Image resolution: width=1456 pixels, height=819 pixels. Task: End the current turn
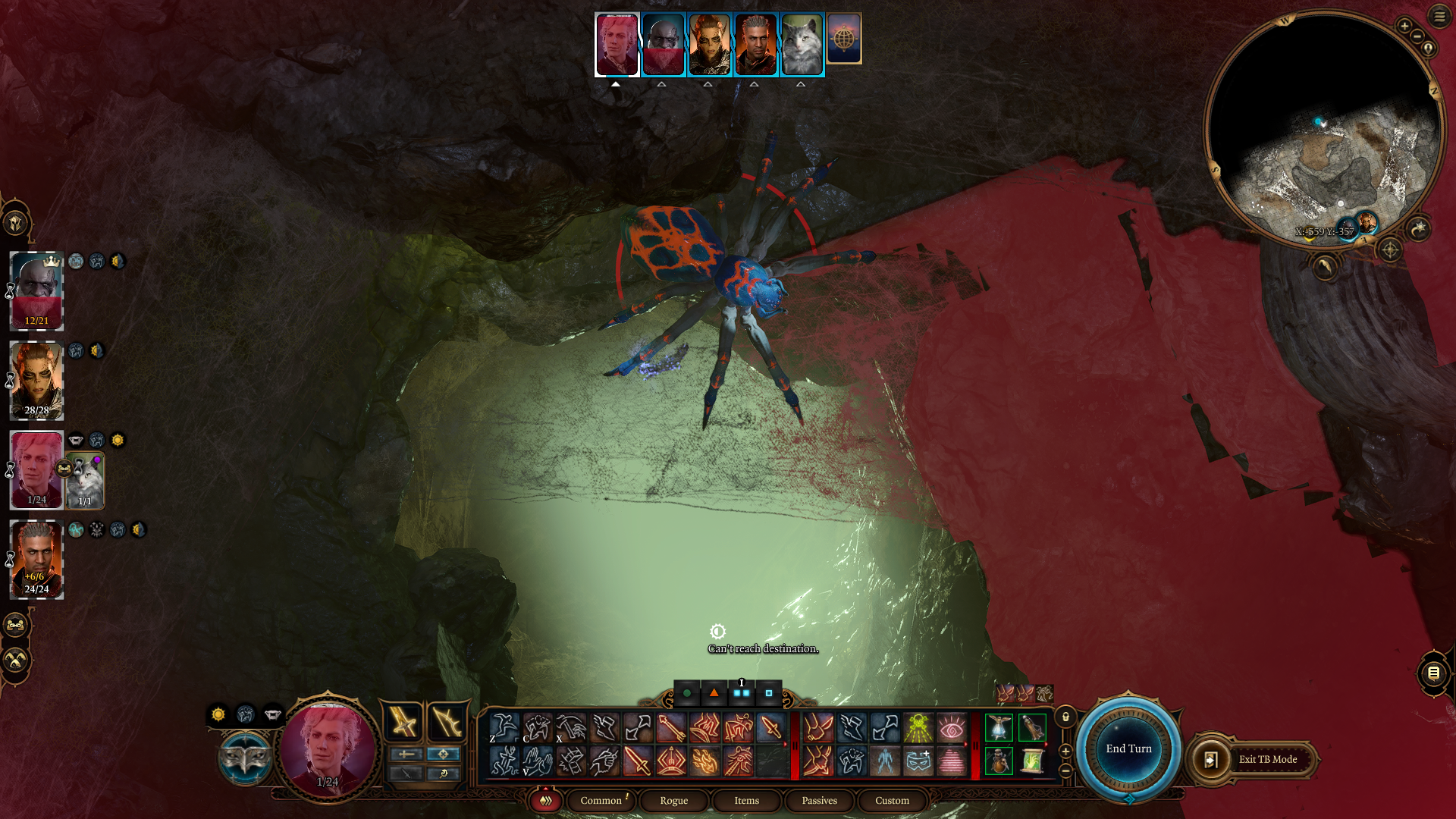click(1128, 748)
